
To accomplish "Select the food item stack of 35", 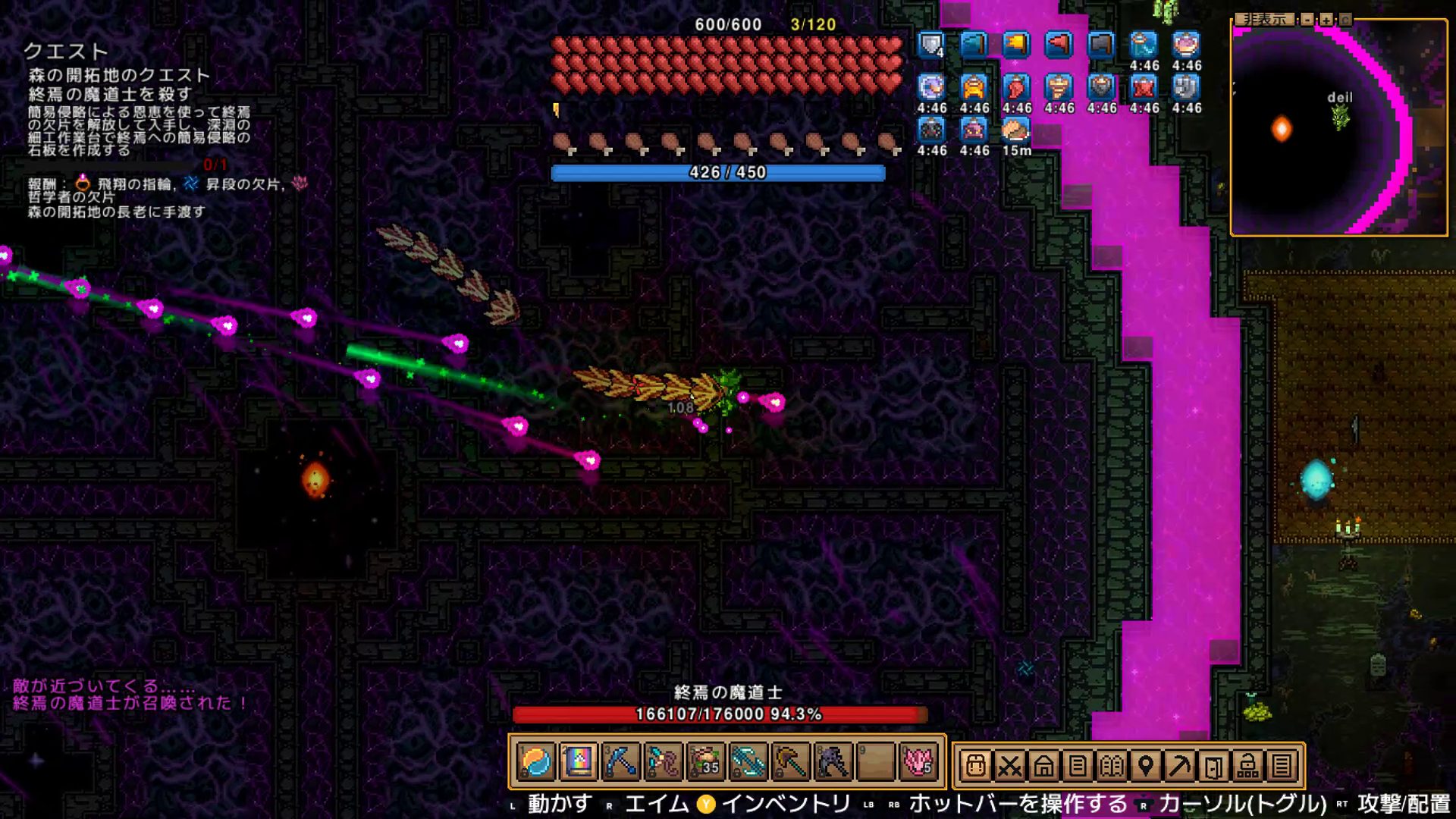I will (706, 762).
